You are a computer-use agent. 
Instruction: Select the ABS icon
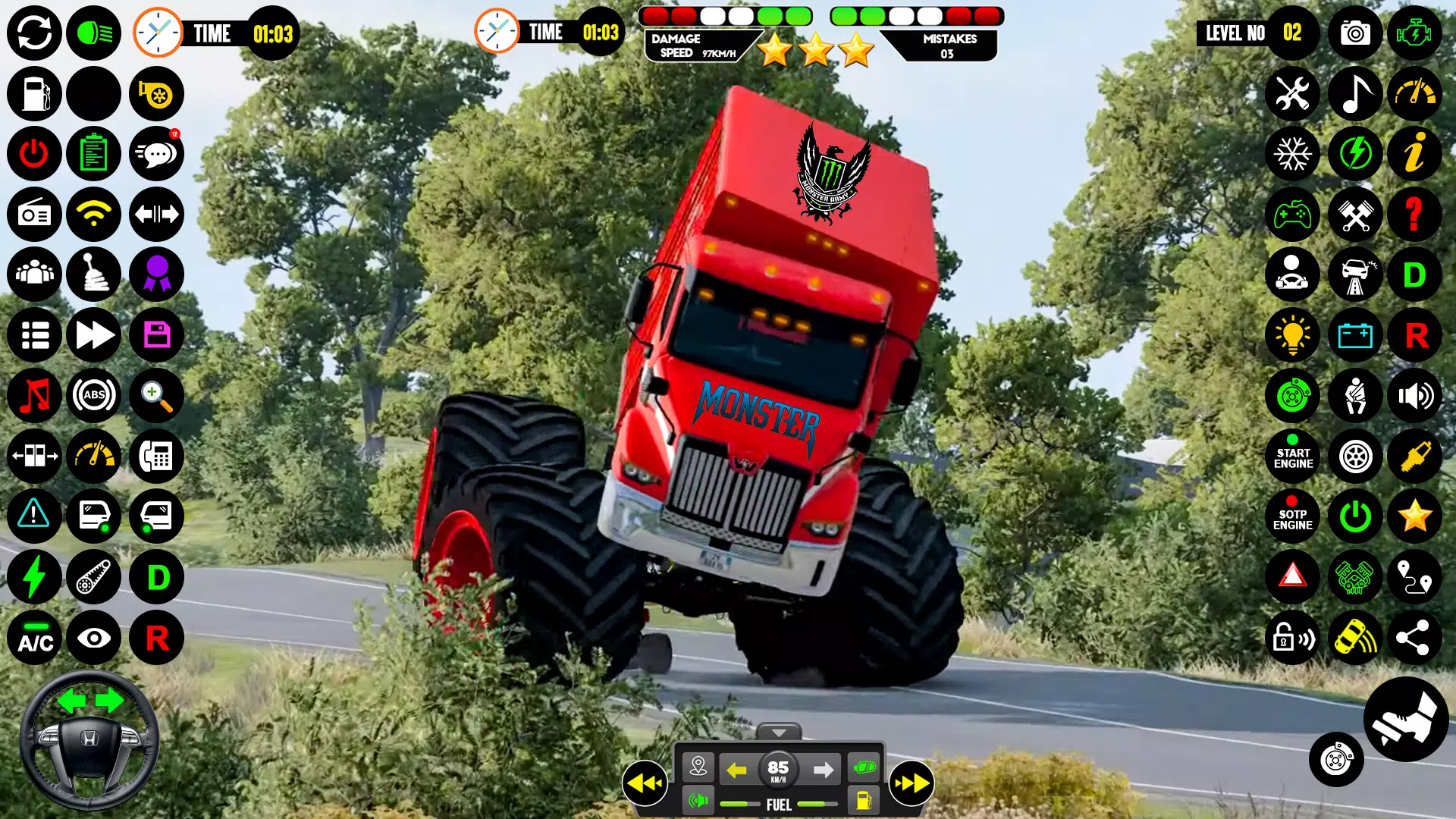[93, 395]
